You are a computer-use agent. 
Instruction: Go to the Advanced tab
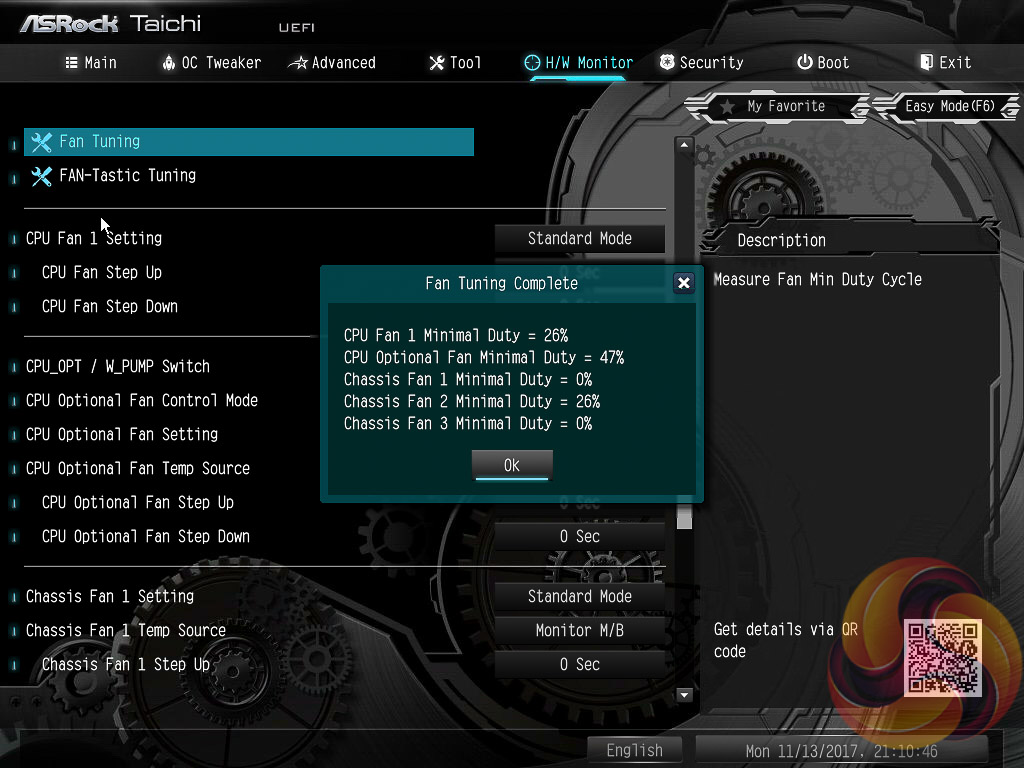pos(332,62)
